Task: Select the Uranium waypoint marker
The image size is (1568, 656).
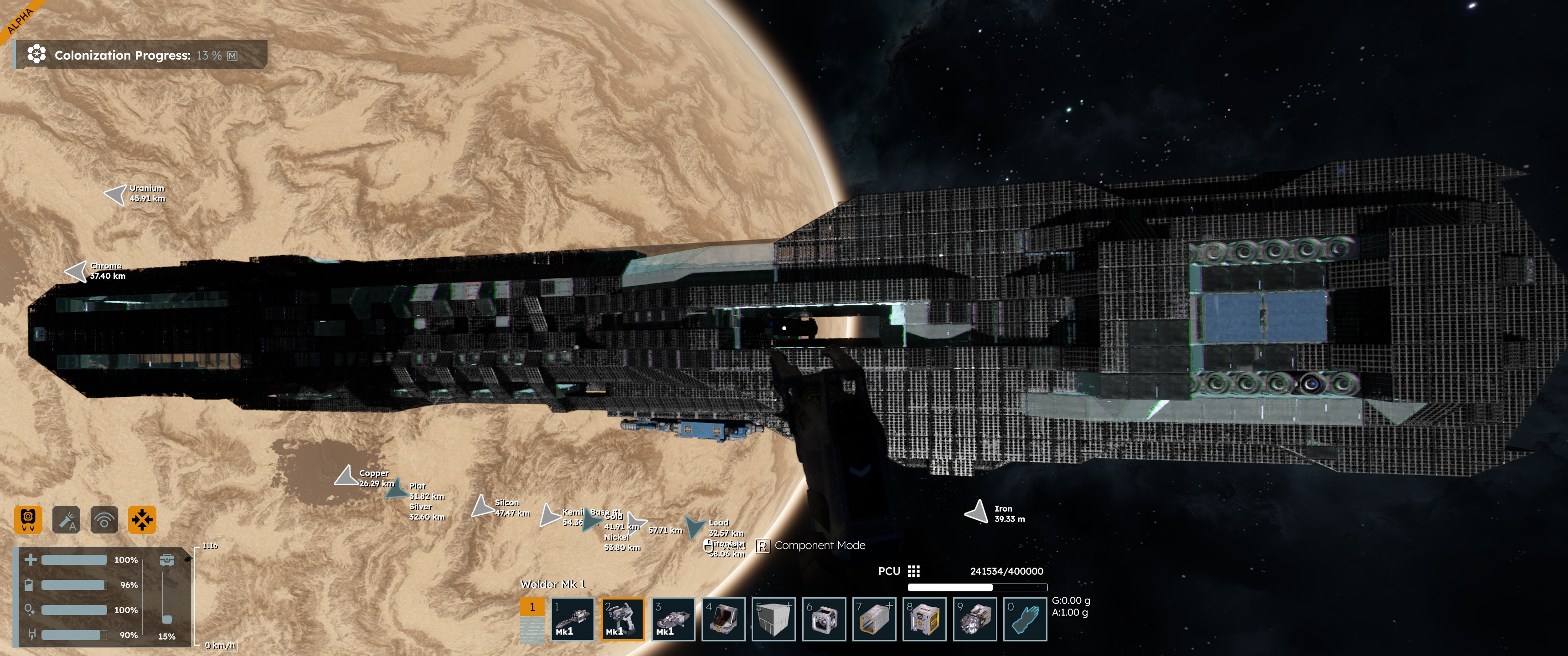Action: [x=116, y=194]
